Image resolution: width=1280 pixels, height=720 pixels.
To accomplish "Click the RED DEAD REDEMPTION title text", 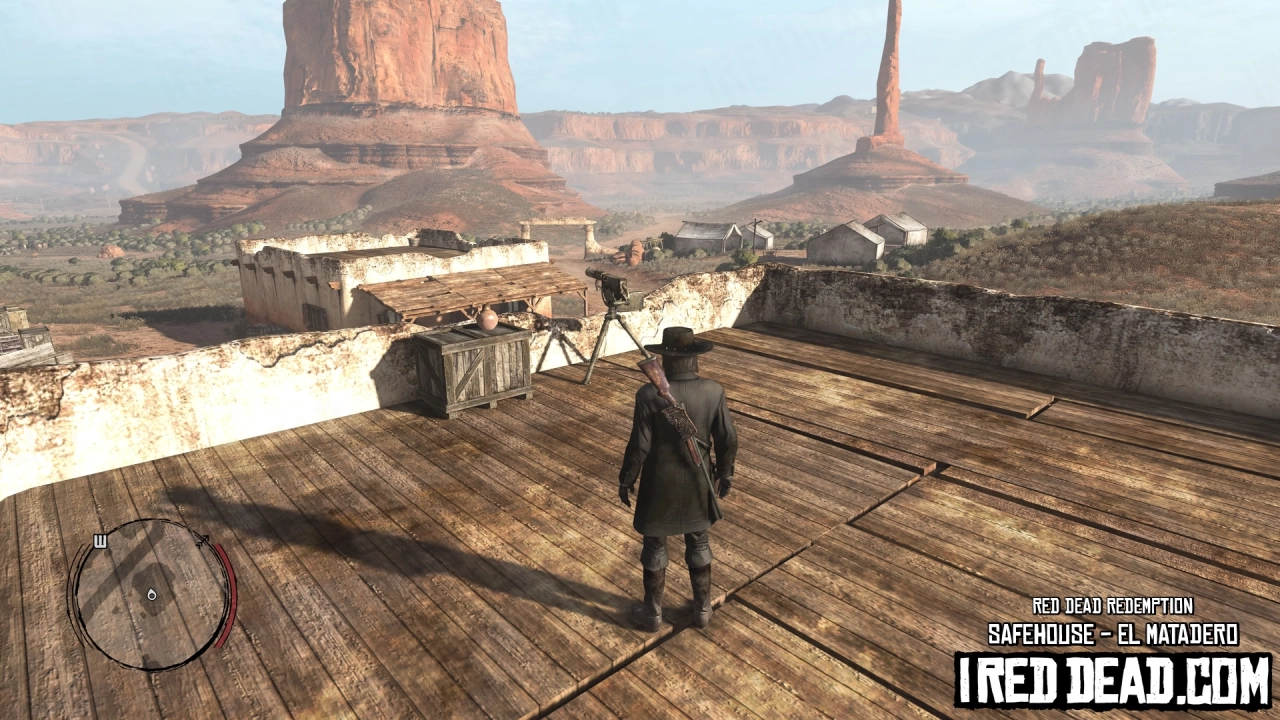I will pos(1113,608).
